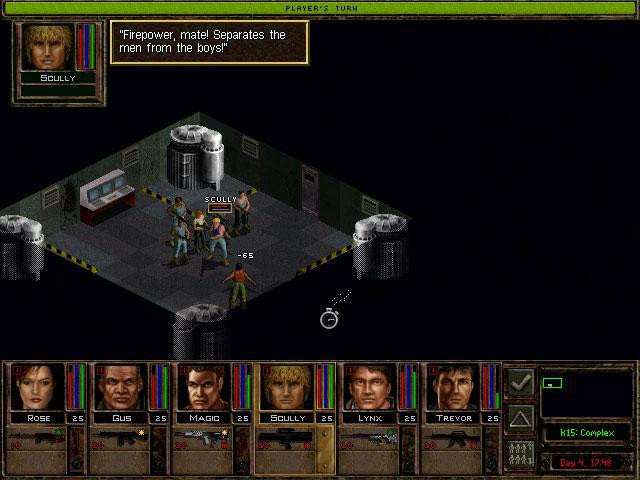Select Gus's equipped rifle slot

click(x=119, y=438)
